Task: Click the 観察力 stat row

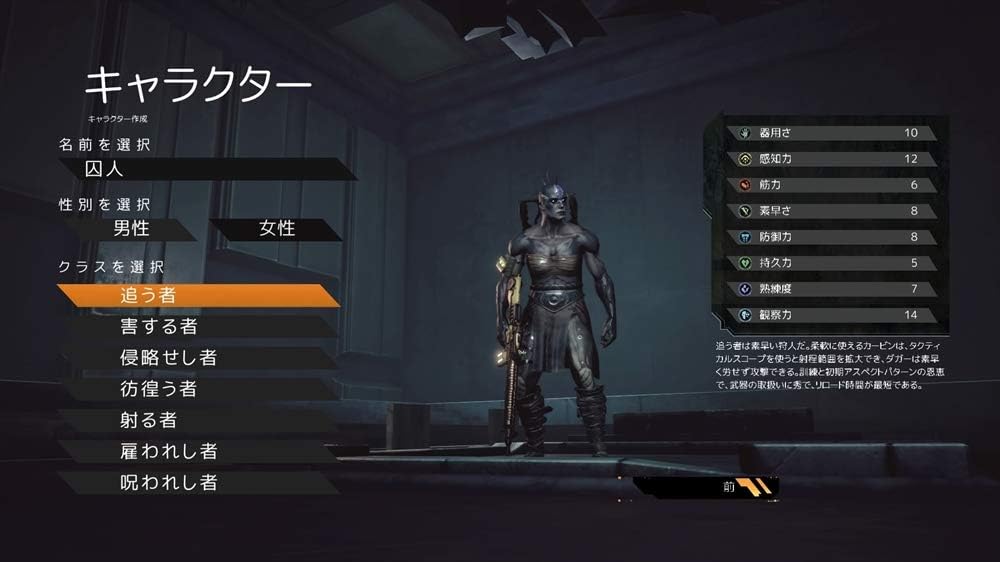Action: point(835,315)
